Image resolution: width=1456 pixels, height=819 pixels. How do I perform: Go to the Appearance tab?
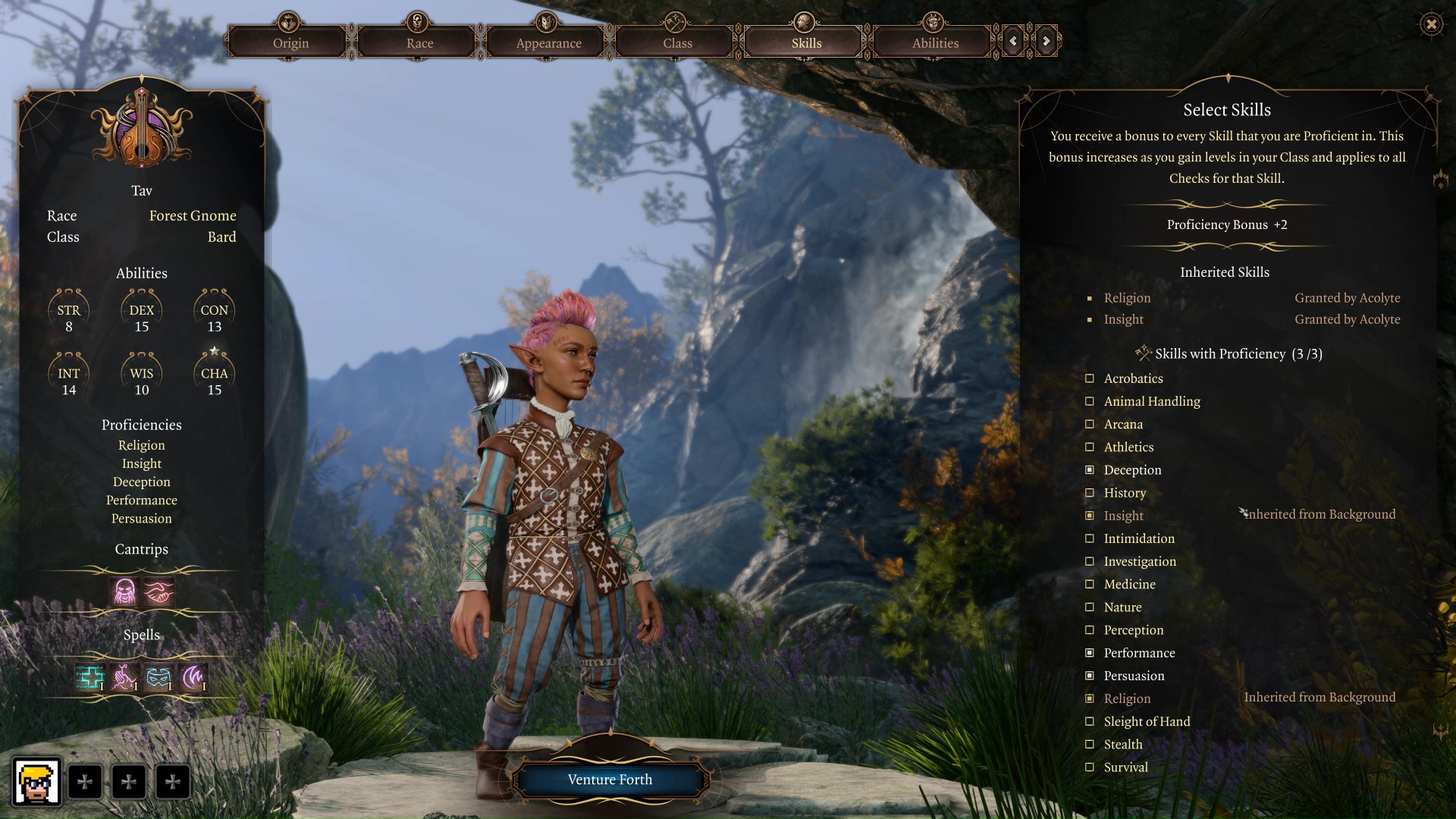point(548,42)
